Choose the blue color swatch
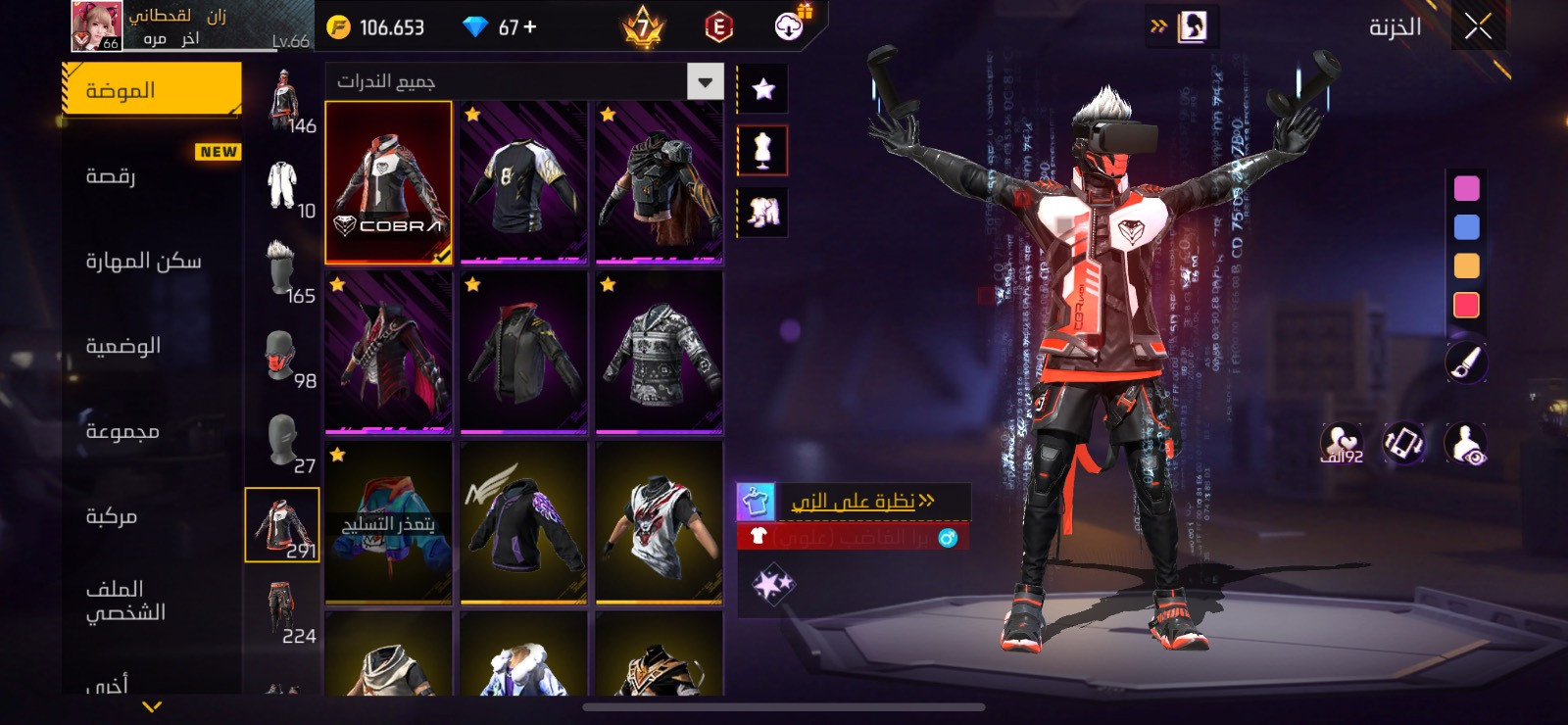 1466,227
